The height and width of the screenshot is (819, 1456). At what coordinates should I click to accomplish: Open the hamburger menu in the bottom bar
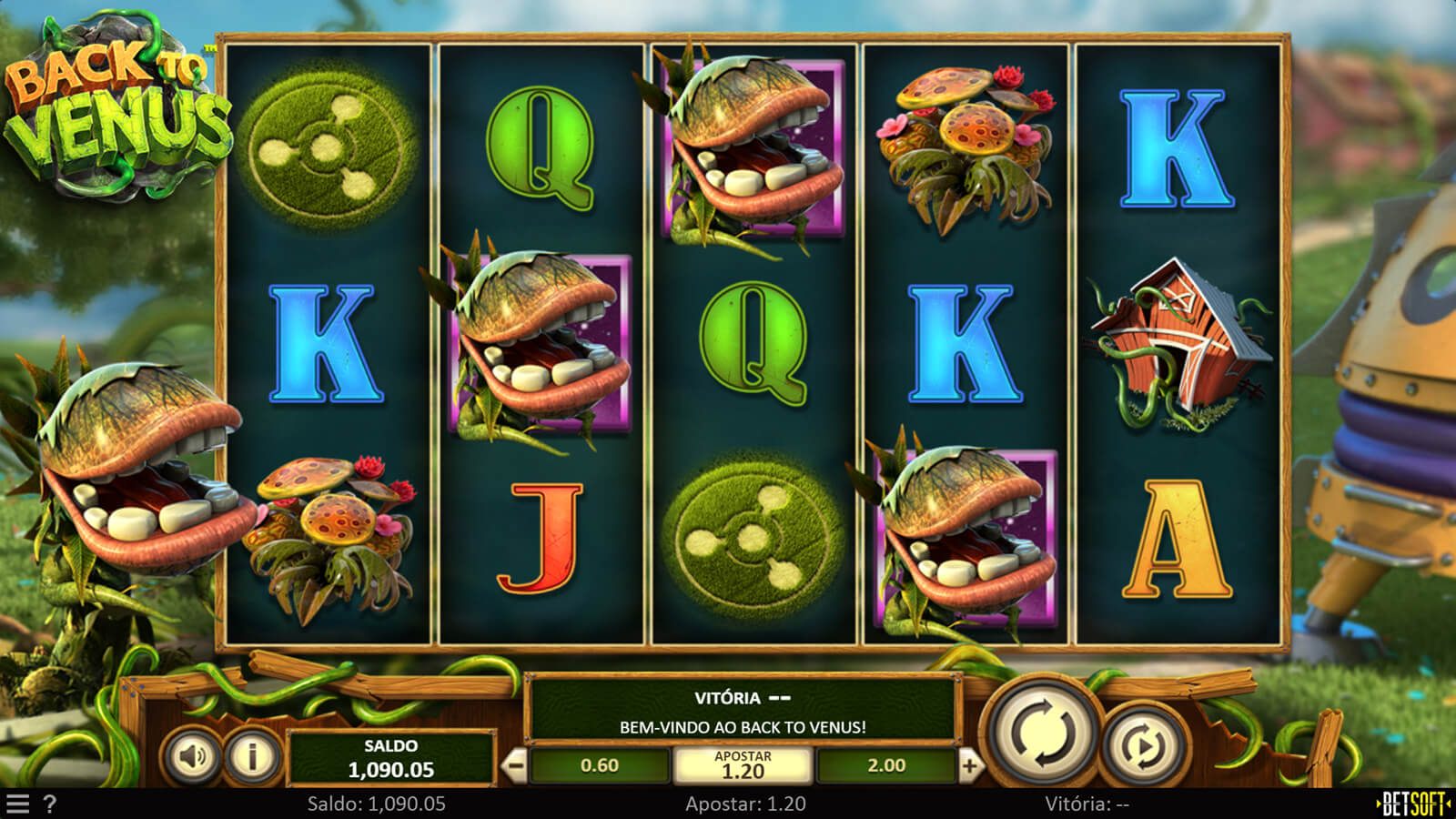tap(18, 804)
